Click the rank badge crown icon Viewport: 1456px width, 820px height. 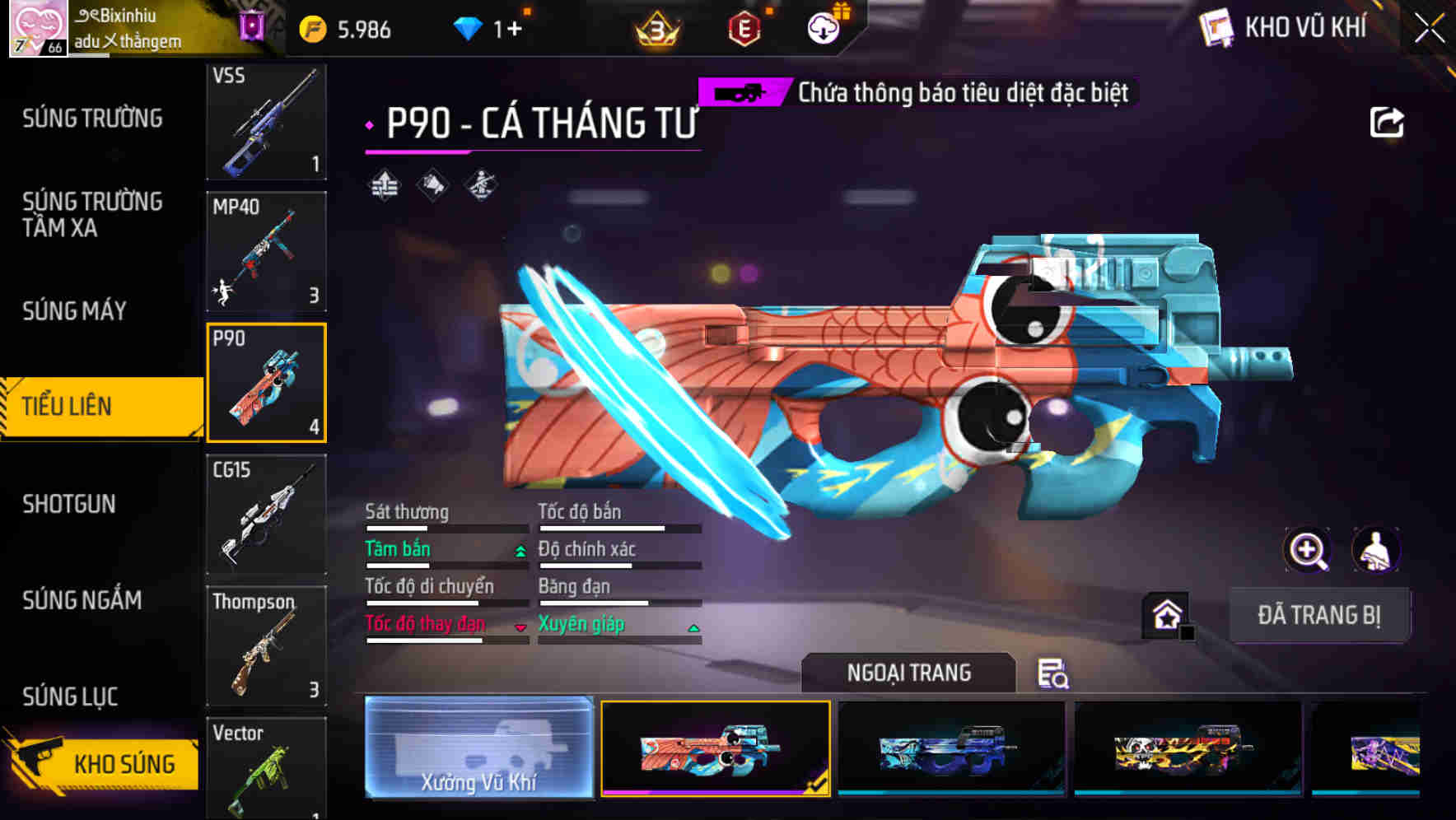pyautogui.click(x=656, y=27)
